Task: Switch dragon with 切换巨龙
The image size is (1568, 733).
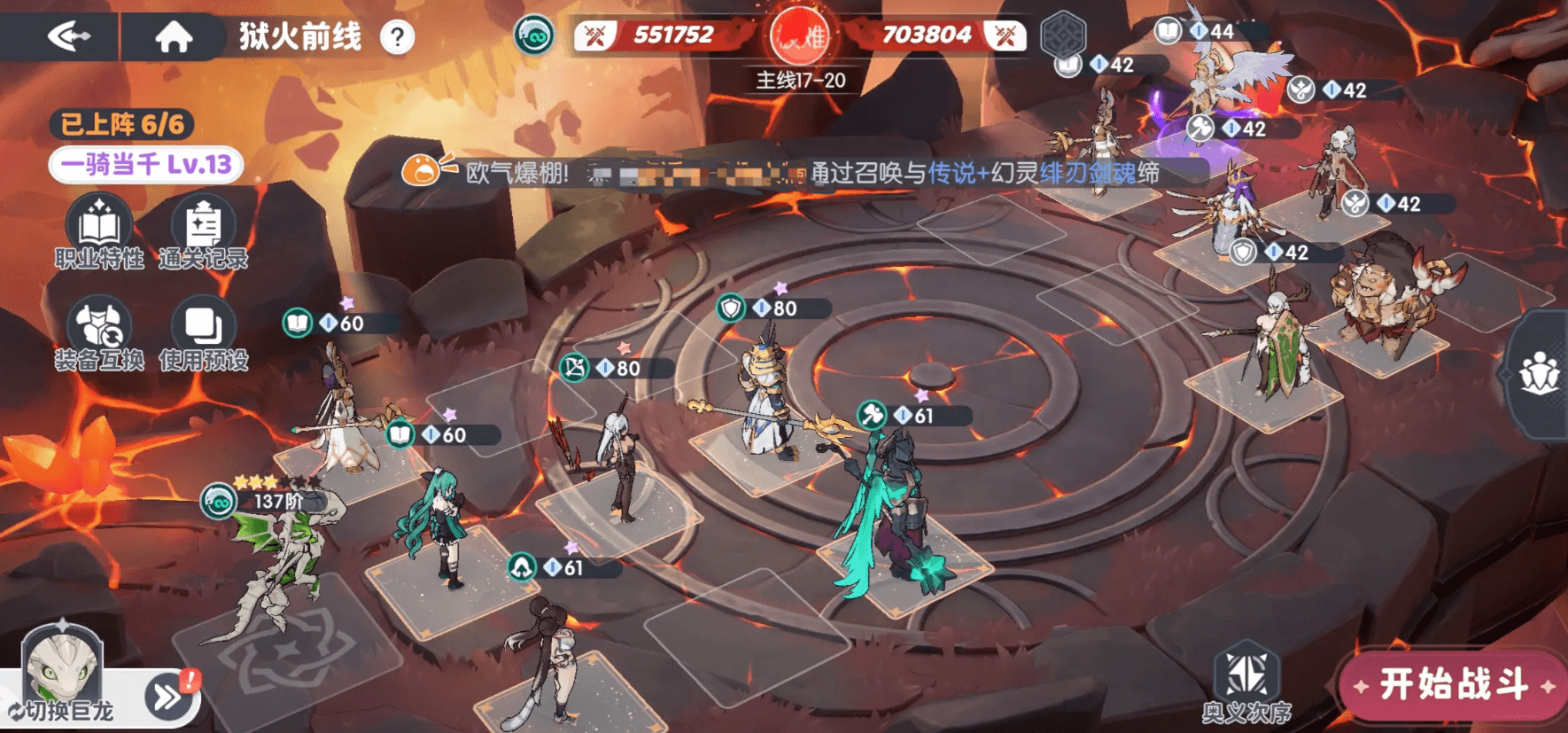Action: coord(62,709)
